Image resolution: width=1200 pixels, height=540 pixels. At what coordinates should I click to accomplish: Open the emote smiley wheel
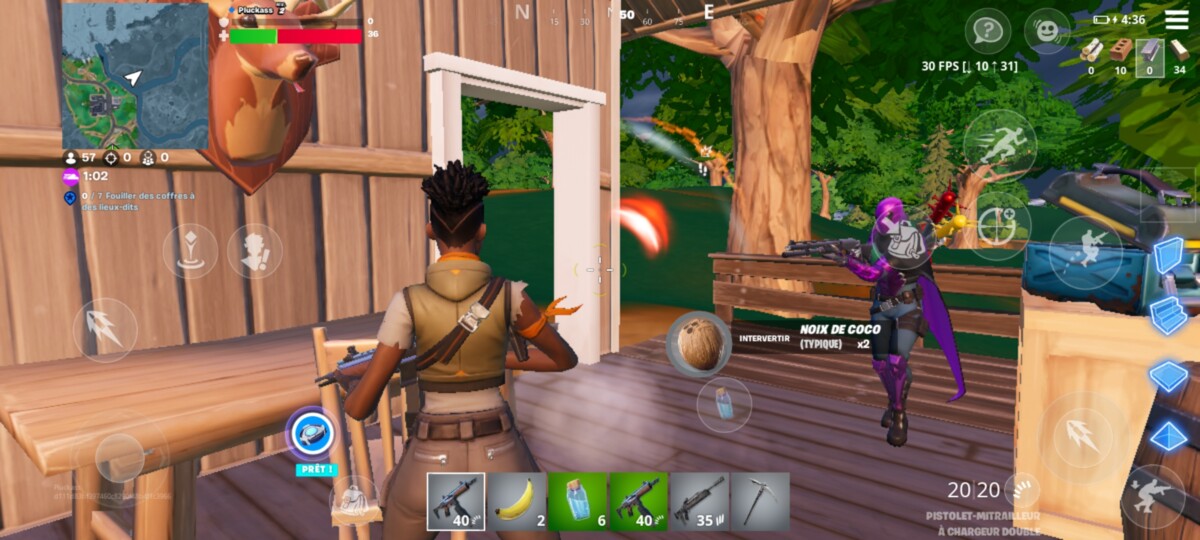1047,31
